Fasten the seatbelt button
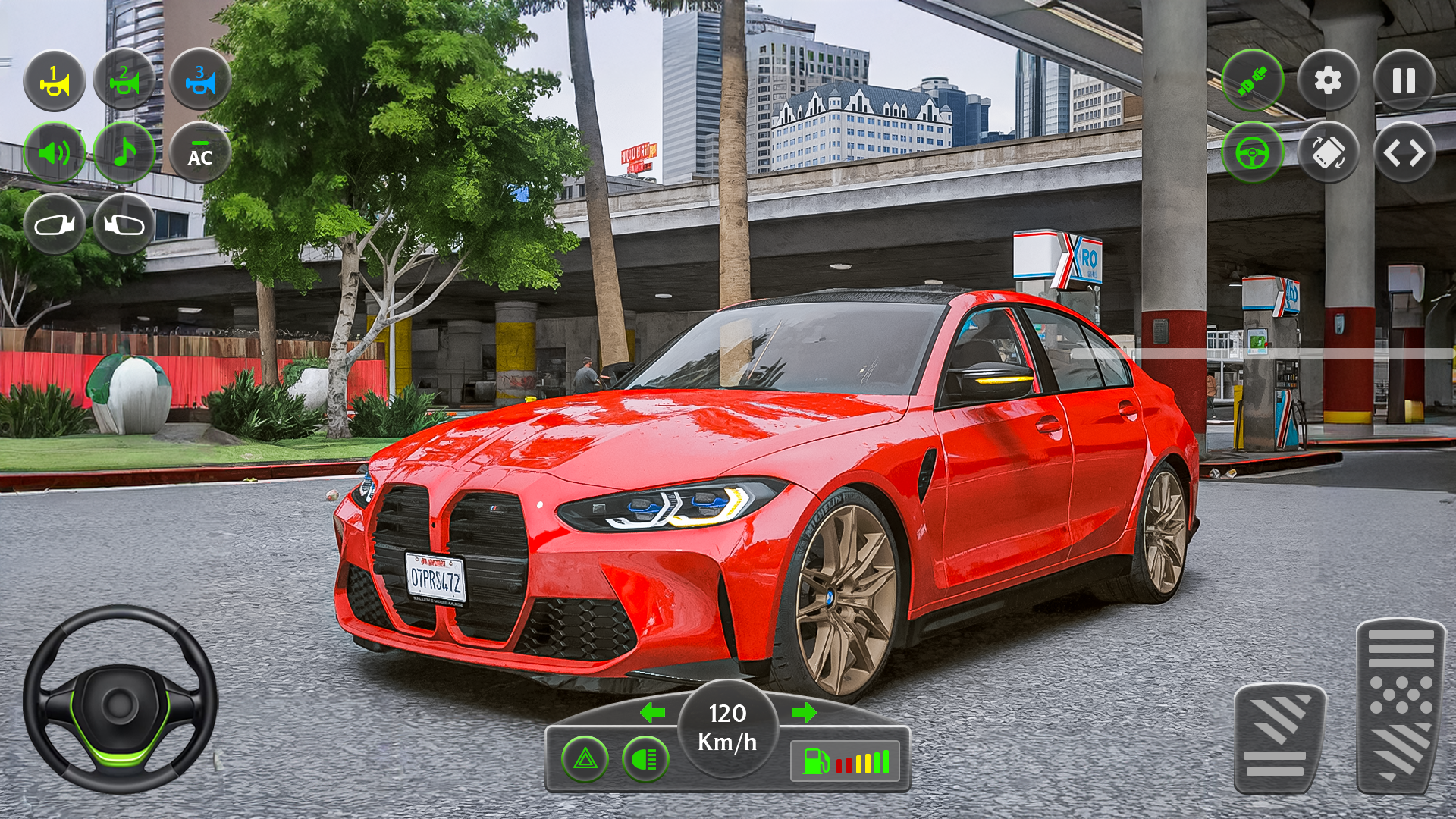The image size is (1456, 819). (1253, 80)
